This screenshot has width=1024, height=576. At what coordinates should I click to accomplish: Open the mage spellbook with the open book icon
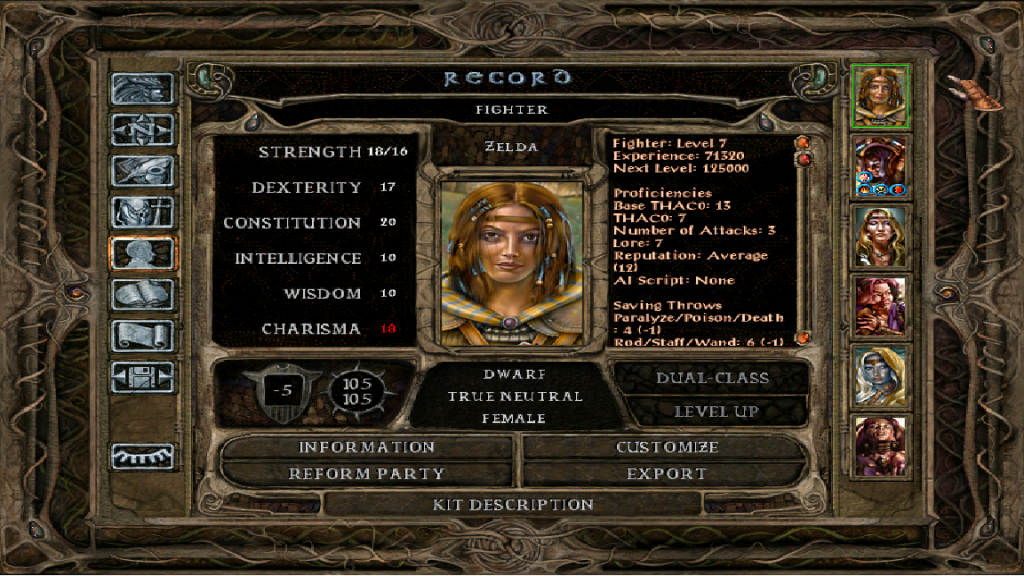pos(142,295)
